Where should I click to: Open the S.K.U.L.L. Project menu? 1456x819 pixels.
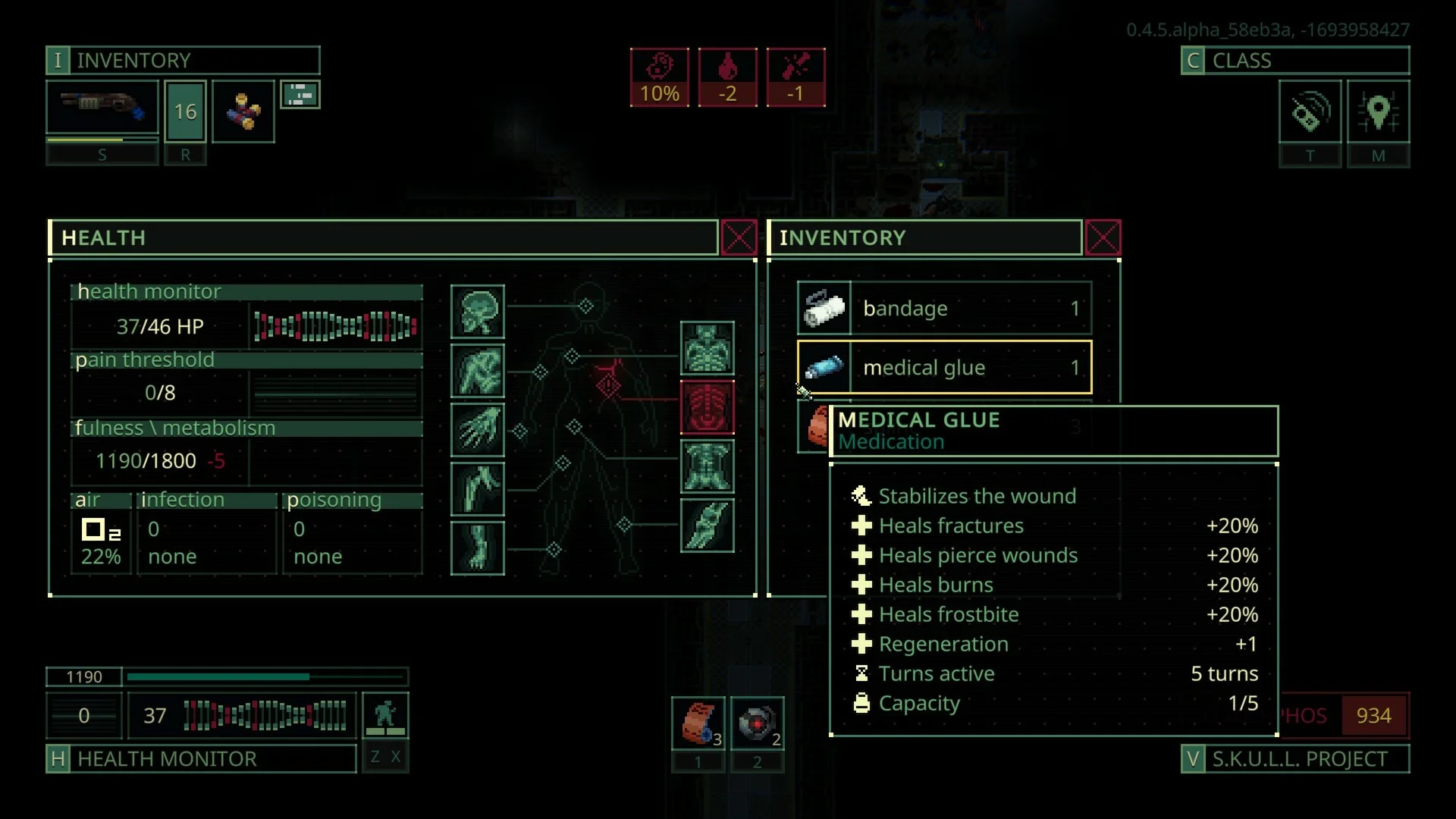coord(1294,758)
